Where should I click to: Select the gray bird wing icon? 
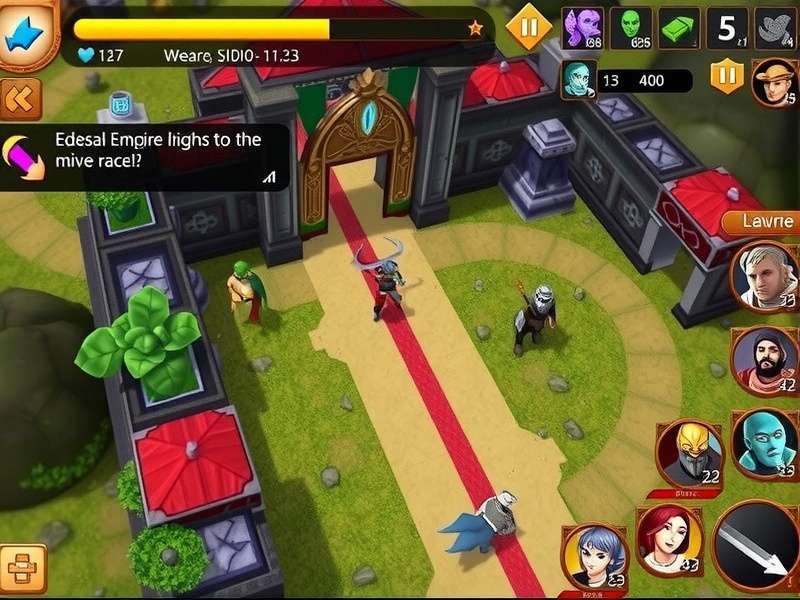click(x=774, y=28)
